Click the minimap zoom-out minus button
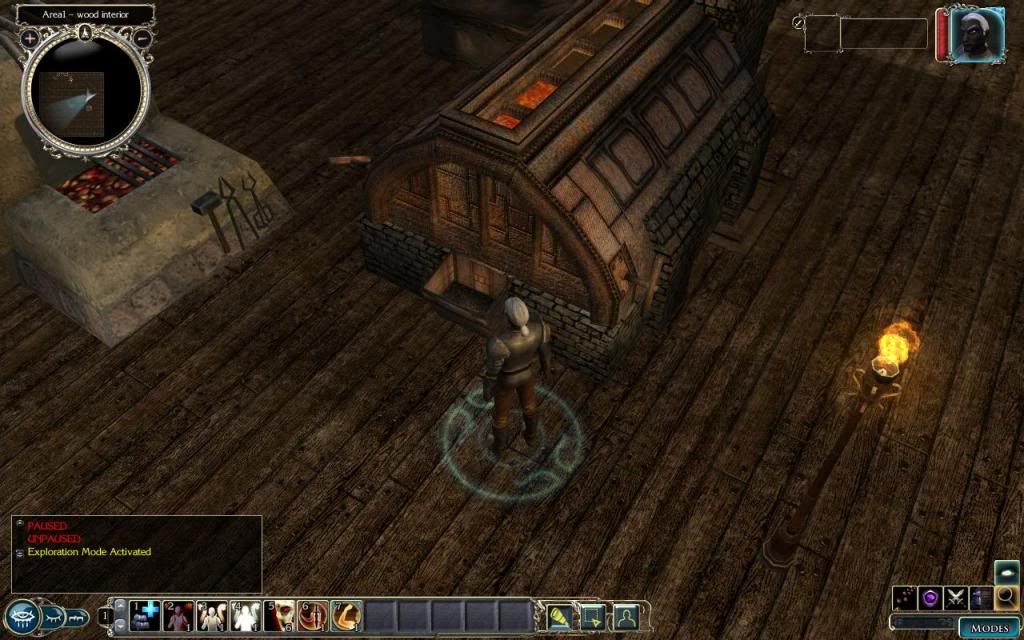The height and width of the screenshot is (640, 1024). click(x=143, y=38)
